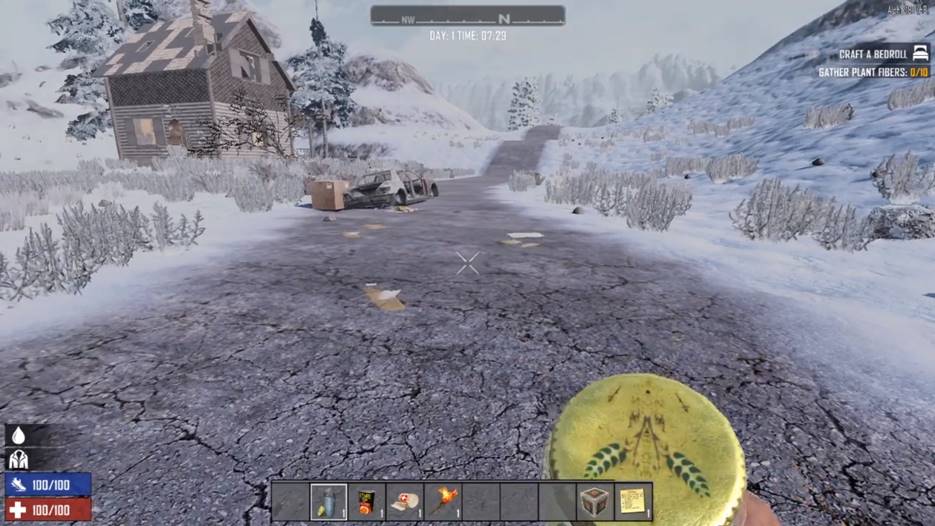This screenshot has height=526, width=935.
Task: Select the water bottle hotbar slot
Action: pos(329,501)
